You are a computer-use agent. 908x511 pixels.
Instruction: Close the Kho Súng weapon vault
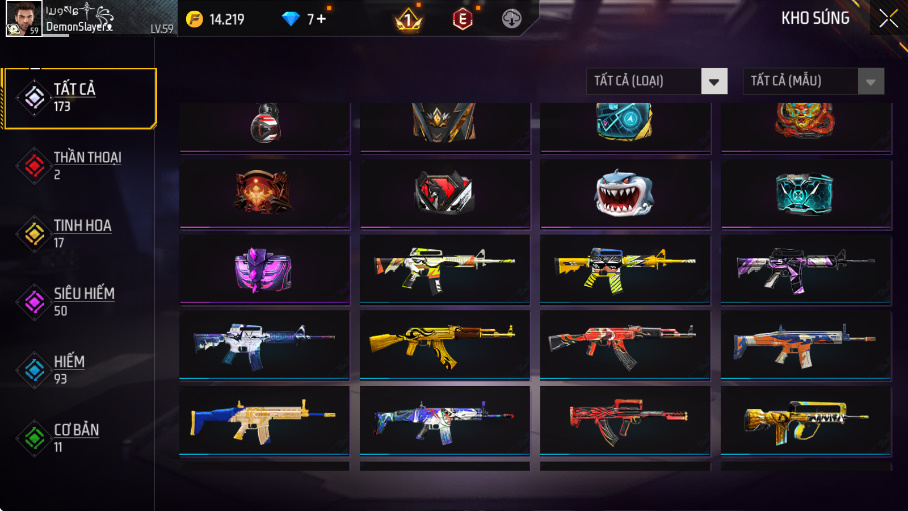[x=888, y=18]
